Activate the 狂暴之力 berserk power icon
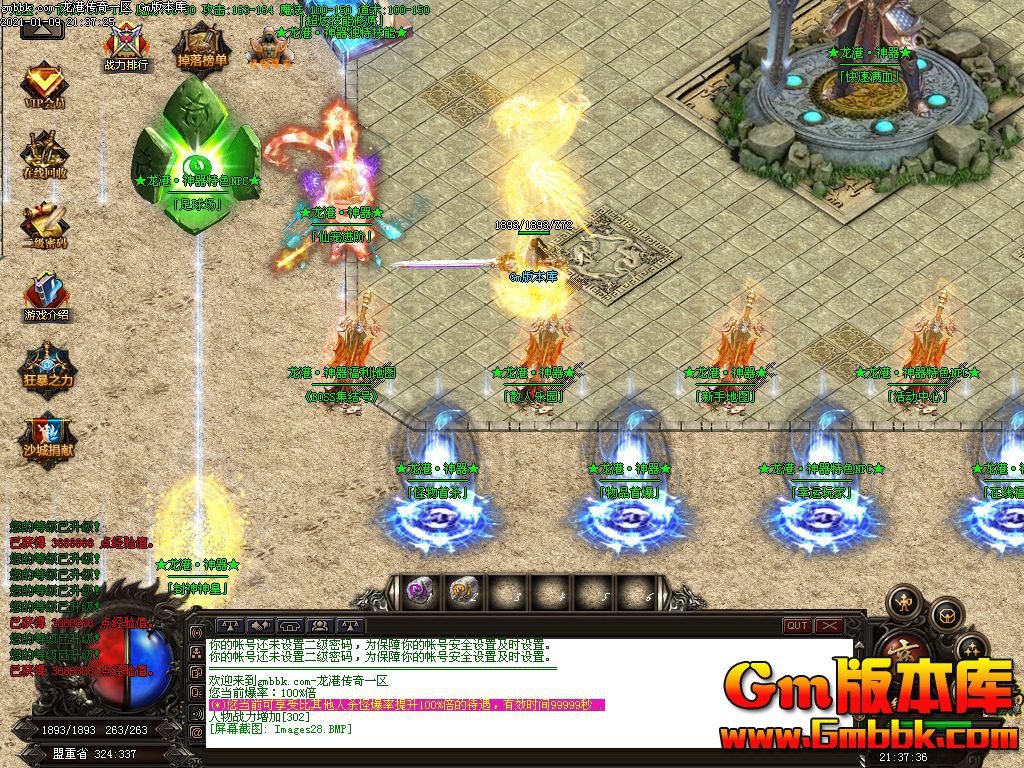Screen dimensions: 1024x768 coord(46,365)
